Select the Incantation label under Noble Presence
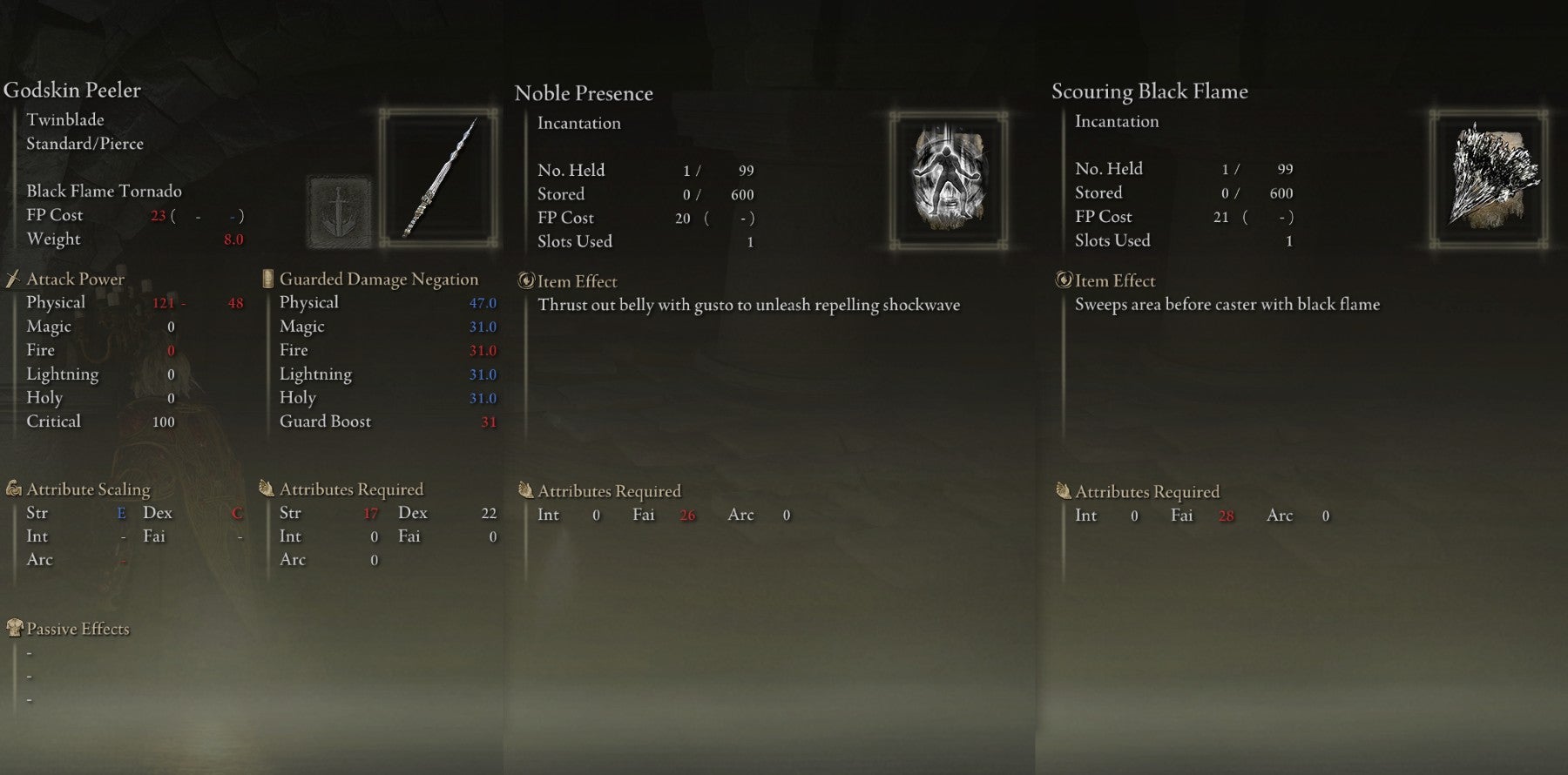This screenshot has height=775, width=1568. point(579,123)
